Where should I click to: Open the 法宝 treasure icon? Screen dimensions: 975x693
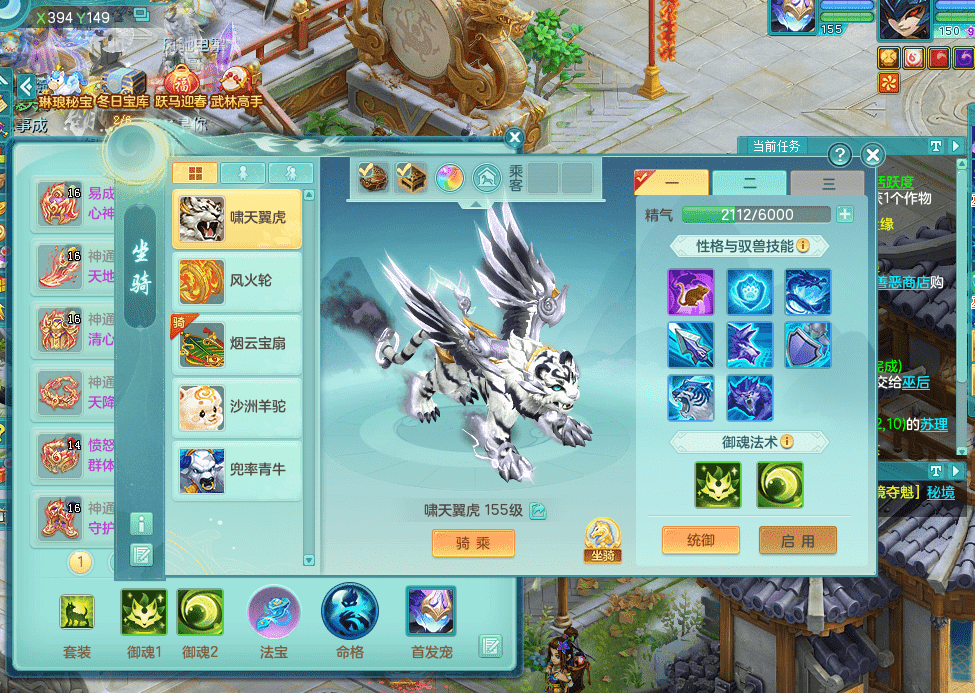click(274, 612)
